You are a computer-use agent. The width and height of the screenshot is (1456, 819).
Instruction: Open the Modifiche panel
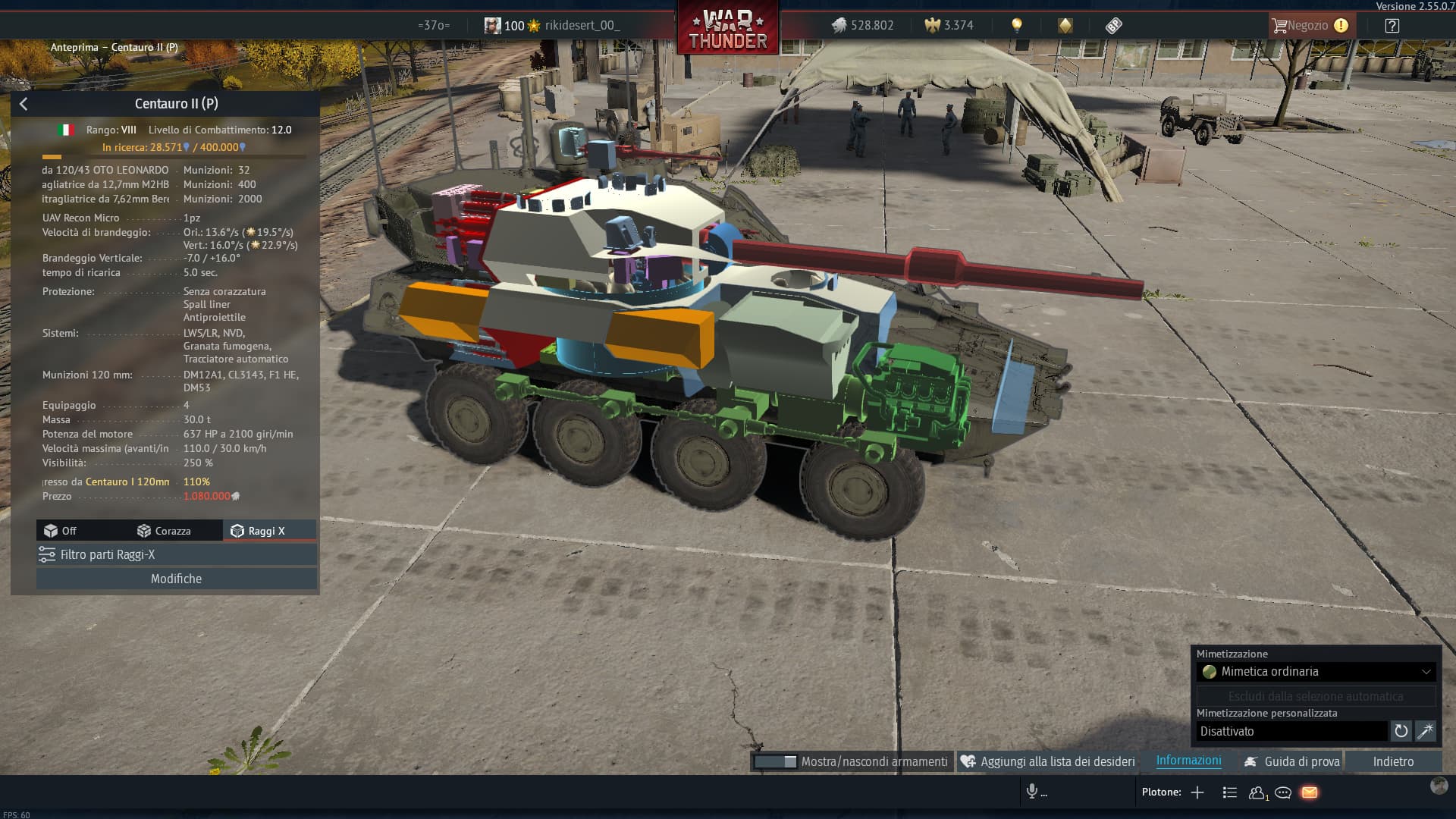(x=176, y=579)
